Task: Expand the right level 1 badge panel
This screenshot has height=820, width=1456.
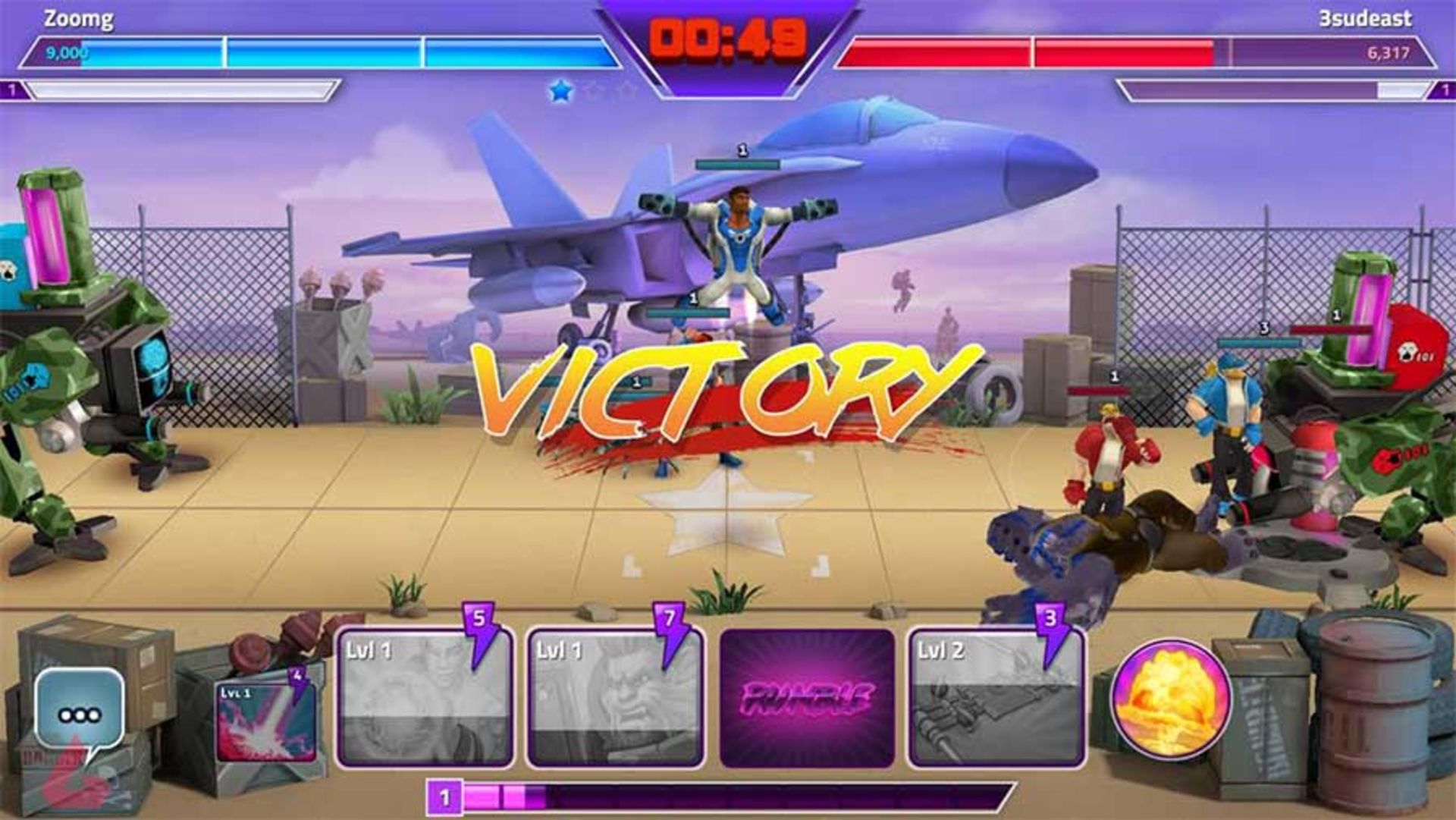Action: [x=1444, y=90]
